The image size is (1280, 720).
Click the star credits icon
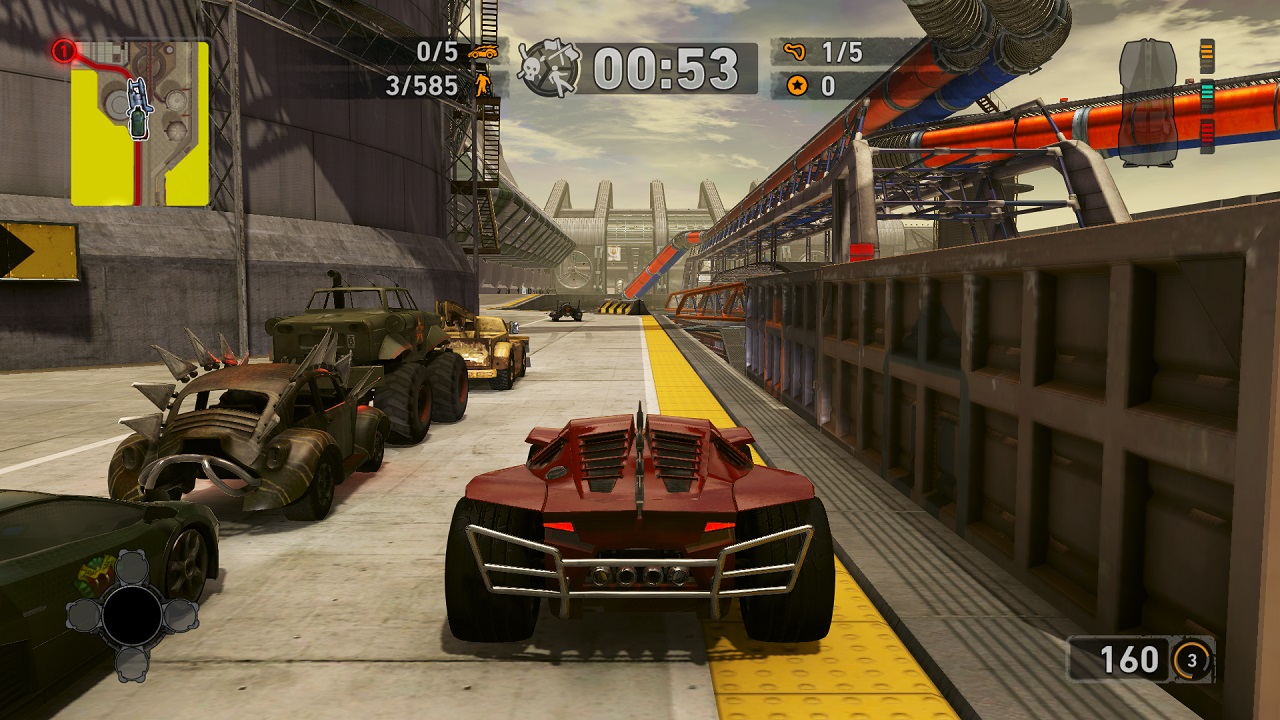796,86
